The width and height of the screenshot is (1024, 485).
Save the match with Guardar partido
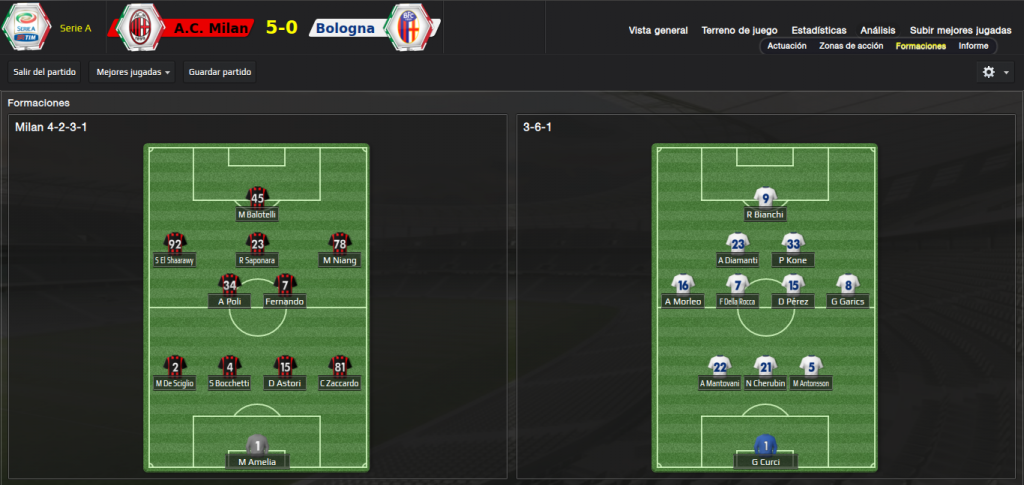click(220, 72)
